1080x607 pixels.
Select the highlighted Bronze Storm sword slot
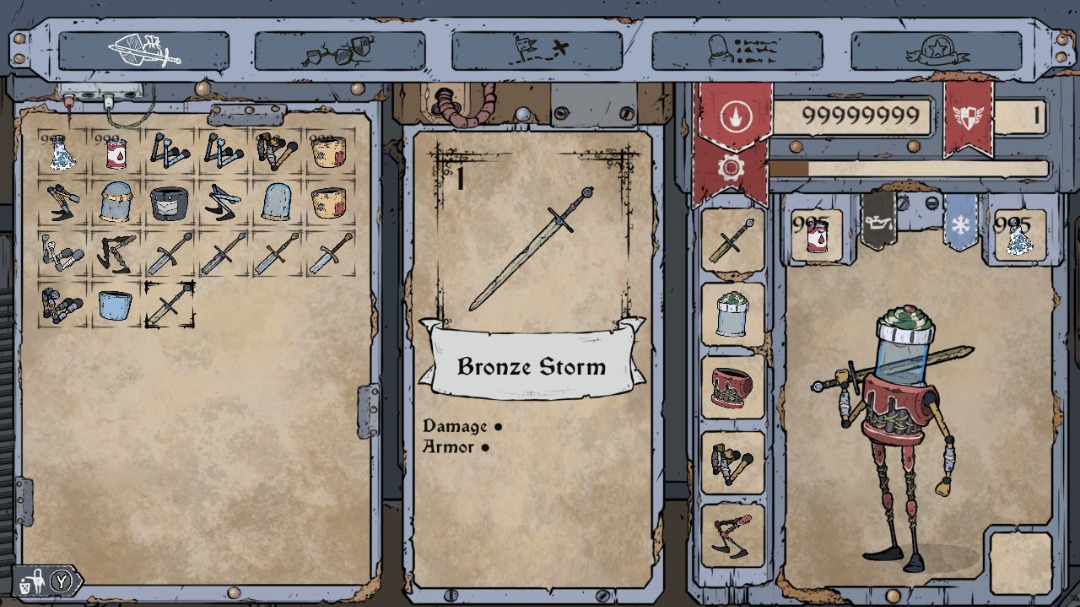pyautogui.click(x=169, y=304)
